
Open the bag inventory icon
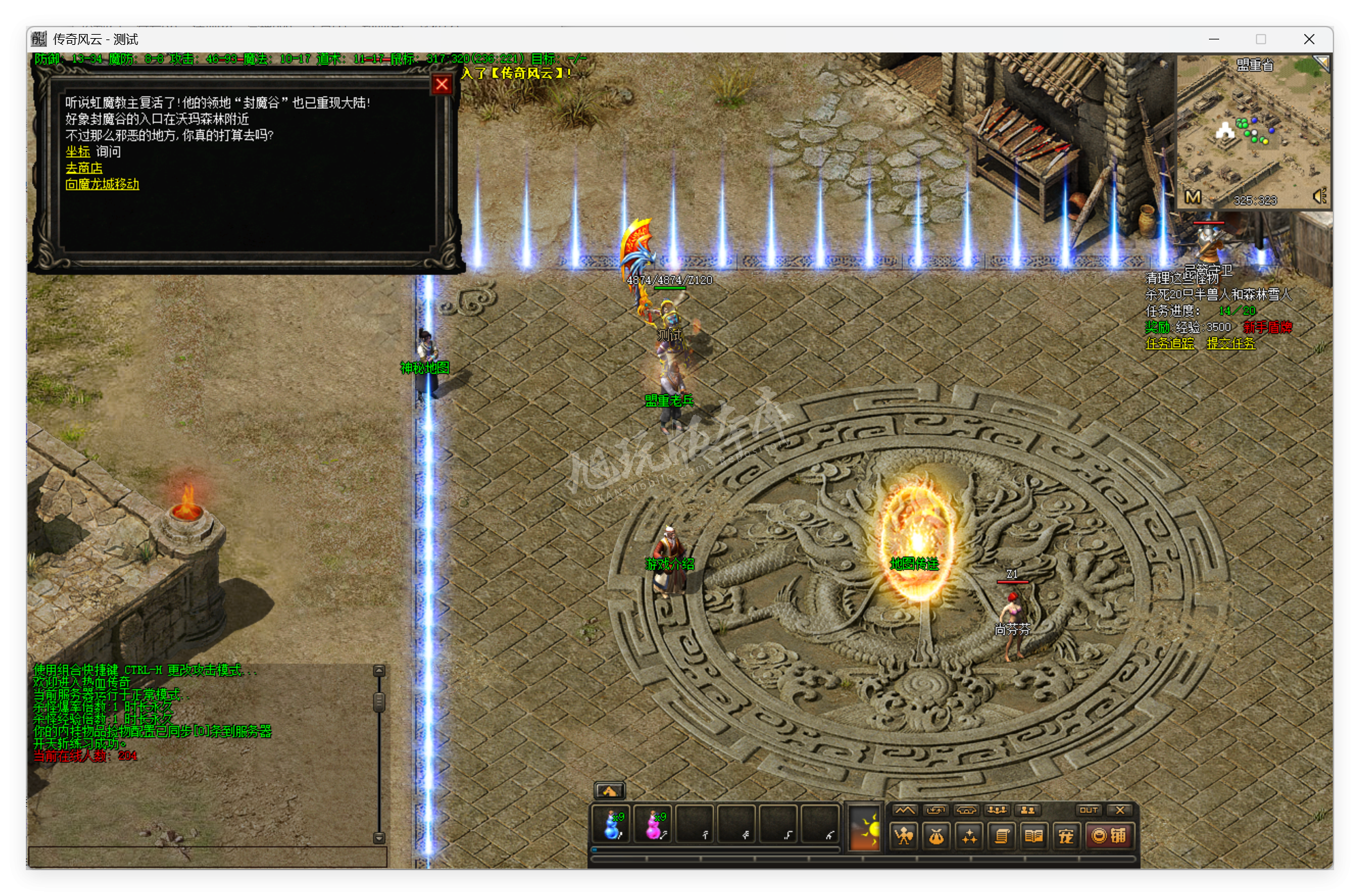(x=936, y=835)
